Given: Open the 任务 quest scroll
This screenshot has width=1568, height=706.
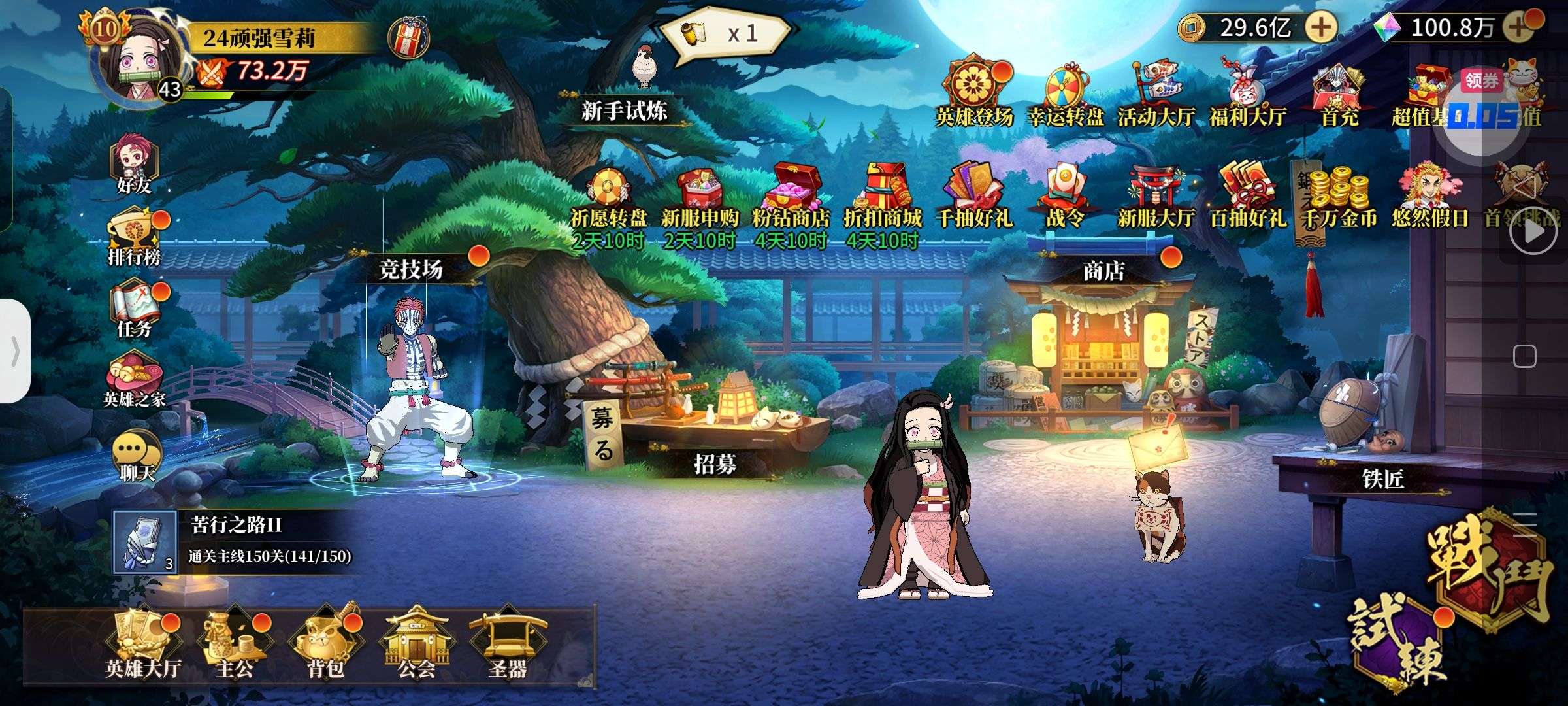Looking at the screenshot, I should pyautogui.click(x=135, y=309).
